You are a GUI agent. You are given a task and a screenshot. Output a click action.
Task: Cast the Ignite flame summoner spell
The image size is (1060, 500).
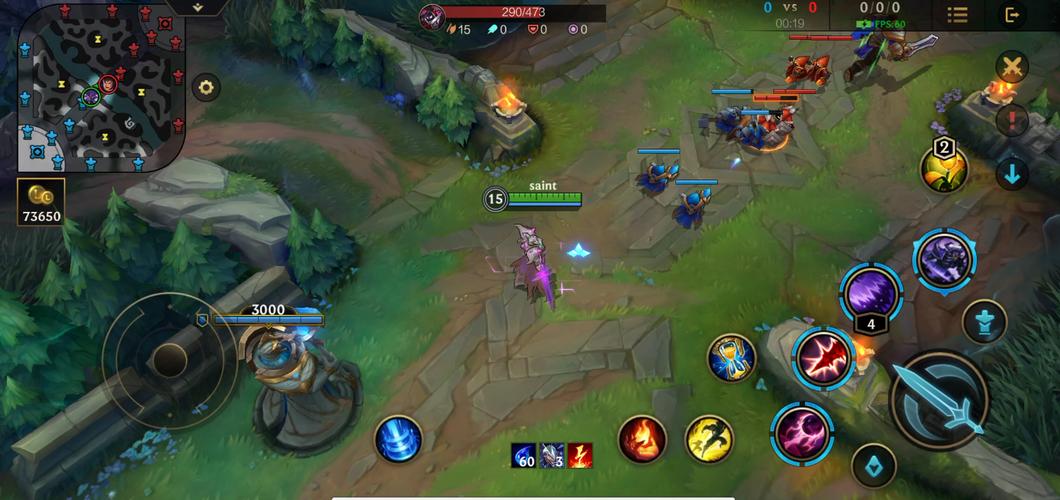[642, 439]
